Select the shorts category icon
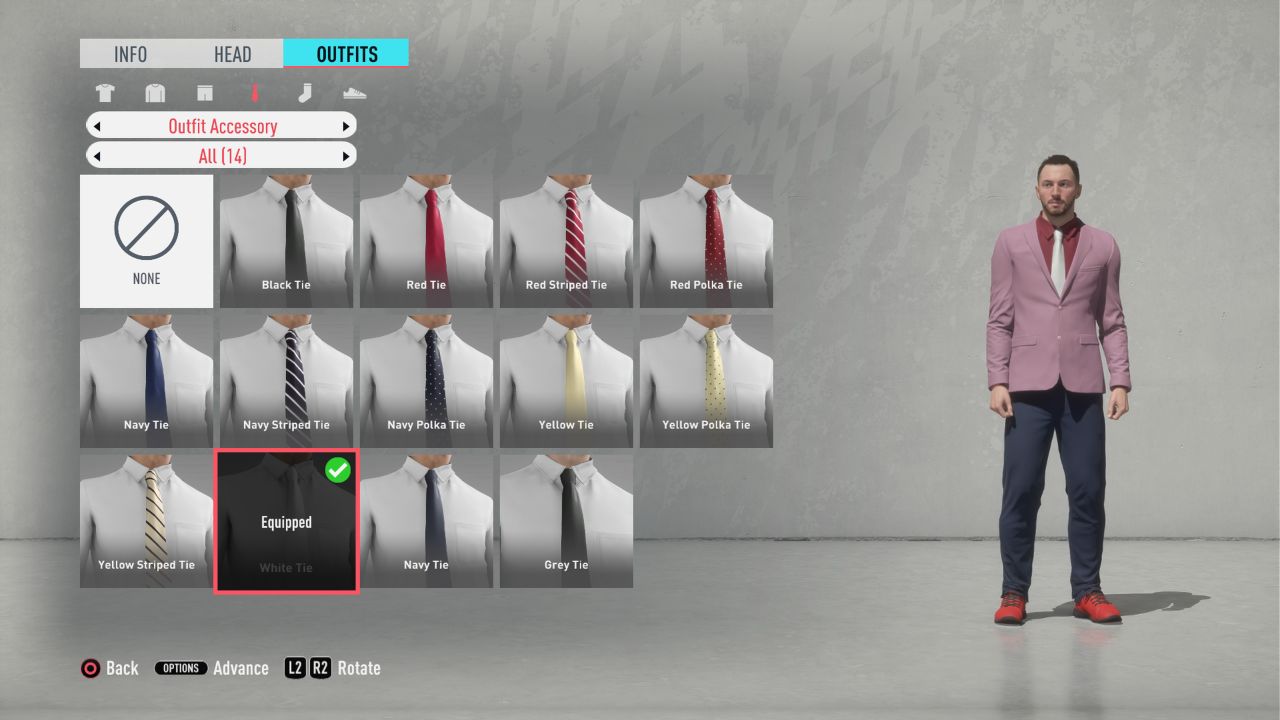 click(x=205, y=94)
